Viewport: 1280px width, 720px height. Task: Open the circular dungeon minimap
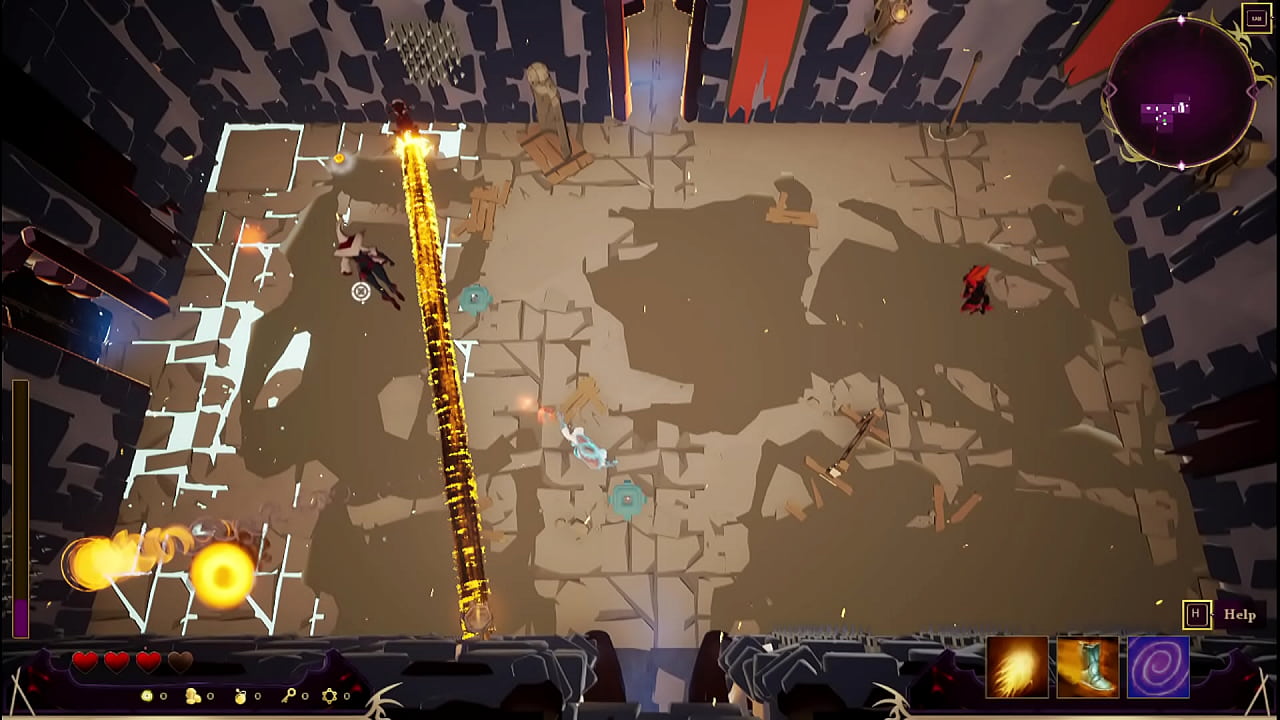point(1181,92)
